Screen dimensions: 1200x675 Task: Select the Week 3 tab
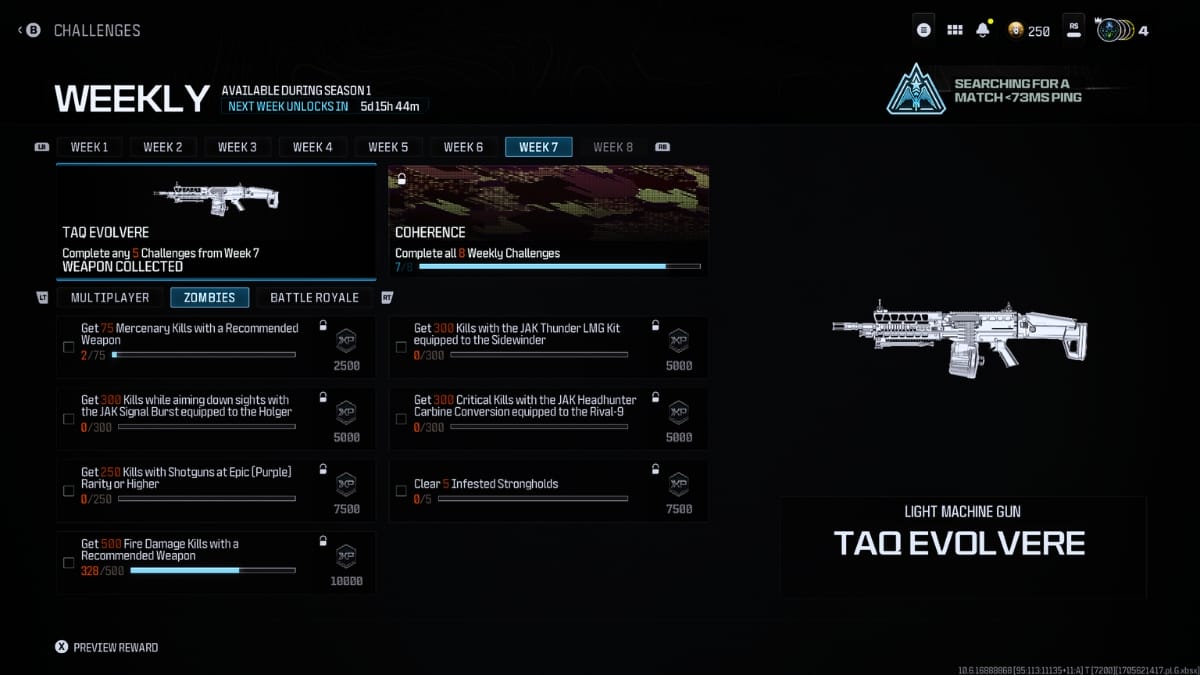[x=238, y=147]
